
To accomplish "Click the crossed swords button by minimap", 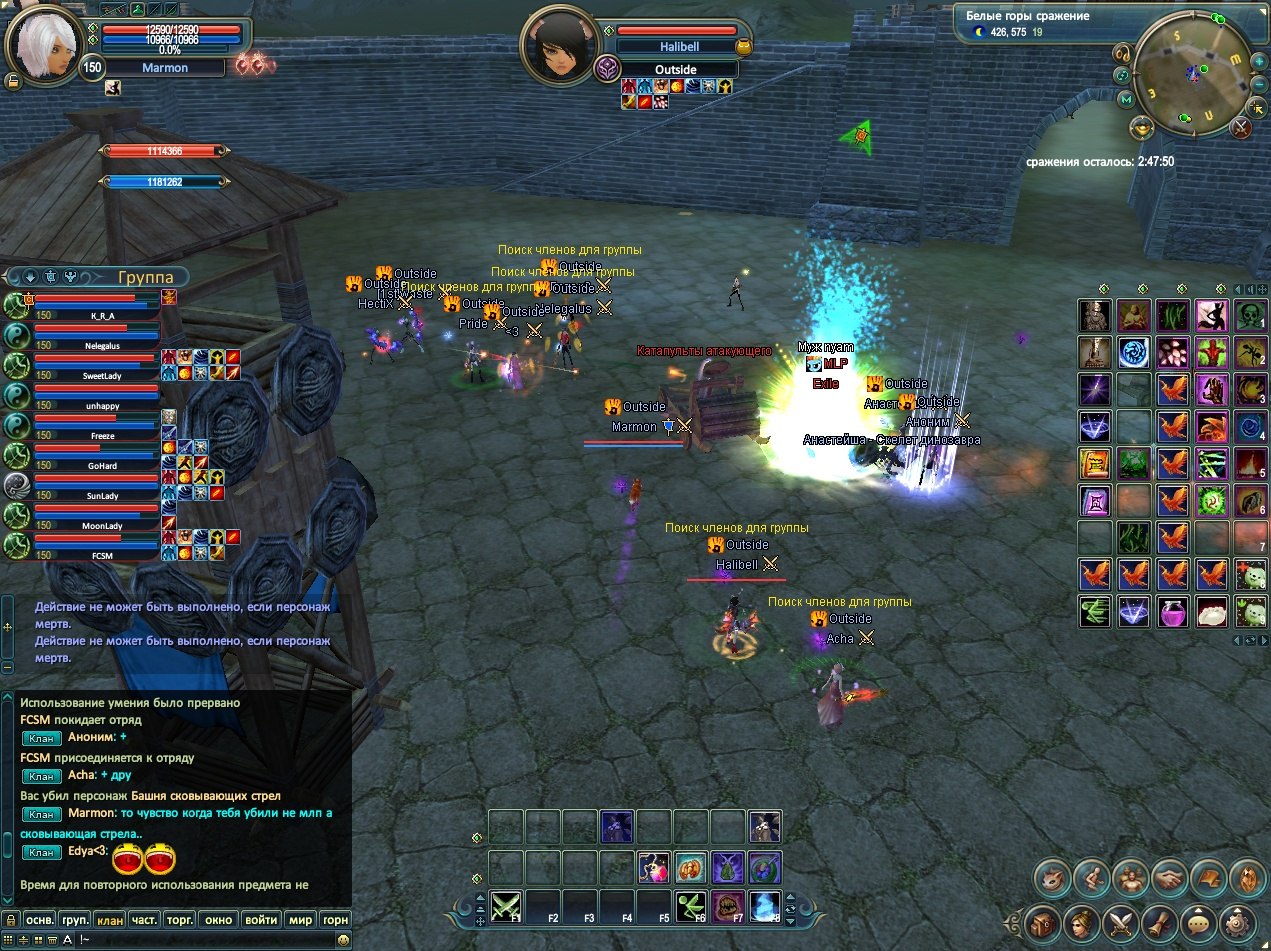I will tap(1241, 127).
